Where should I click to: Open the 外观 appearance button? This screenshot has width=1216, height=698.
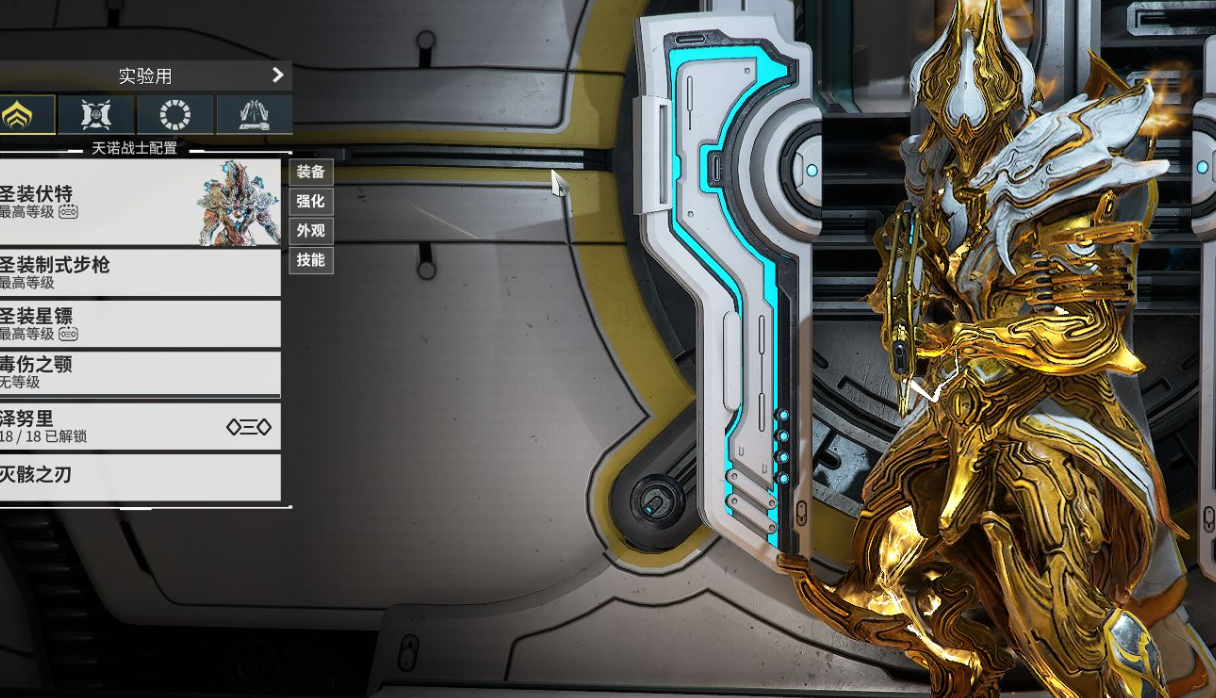pos(311,231)
